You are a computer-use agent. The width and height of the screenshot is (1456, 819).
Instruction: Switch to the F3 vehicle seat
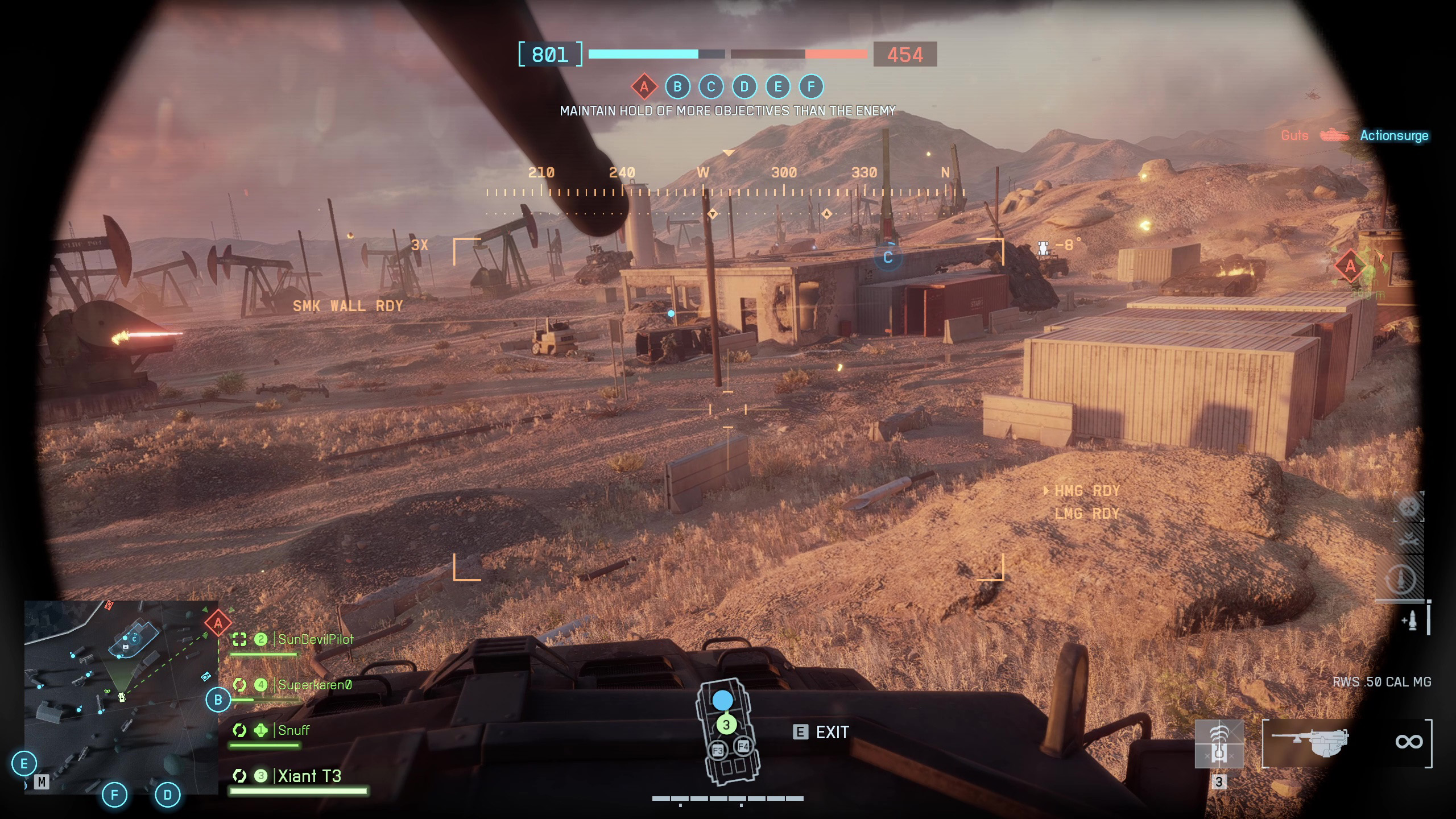pyautogui.click(x=718, y=751)
